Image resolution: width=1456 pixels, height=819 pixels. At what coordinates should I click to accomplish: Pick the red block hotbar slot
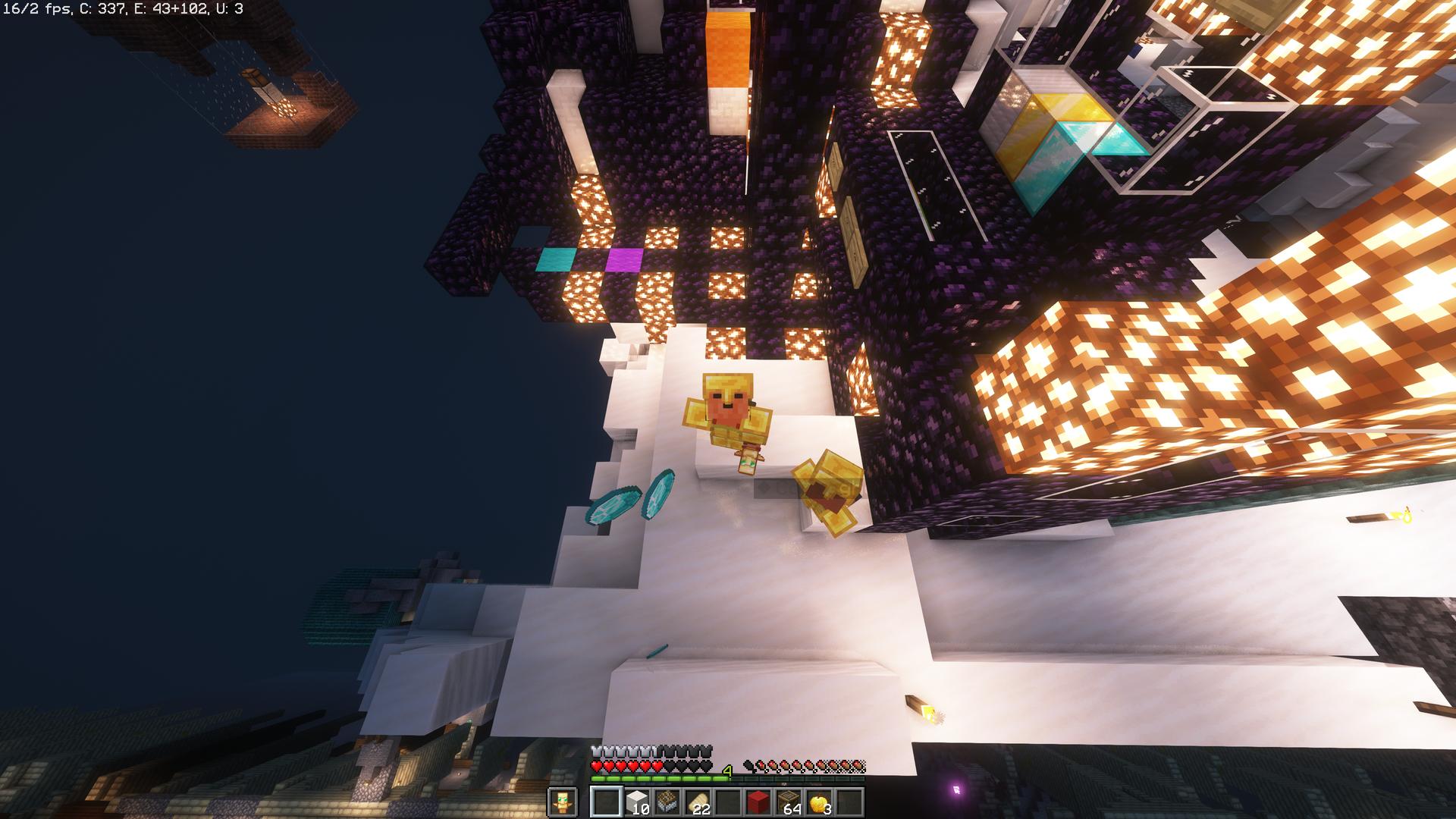(758, 802)
